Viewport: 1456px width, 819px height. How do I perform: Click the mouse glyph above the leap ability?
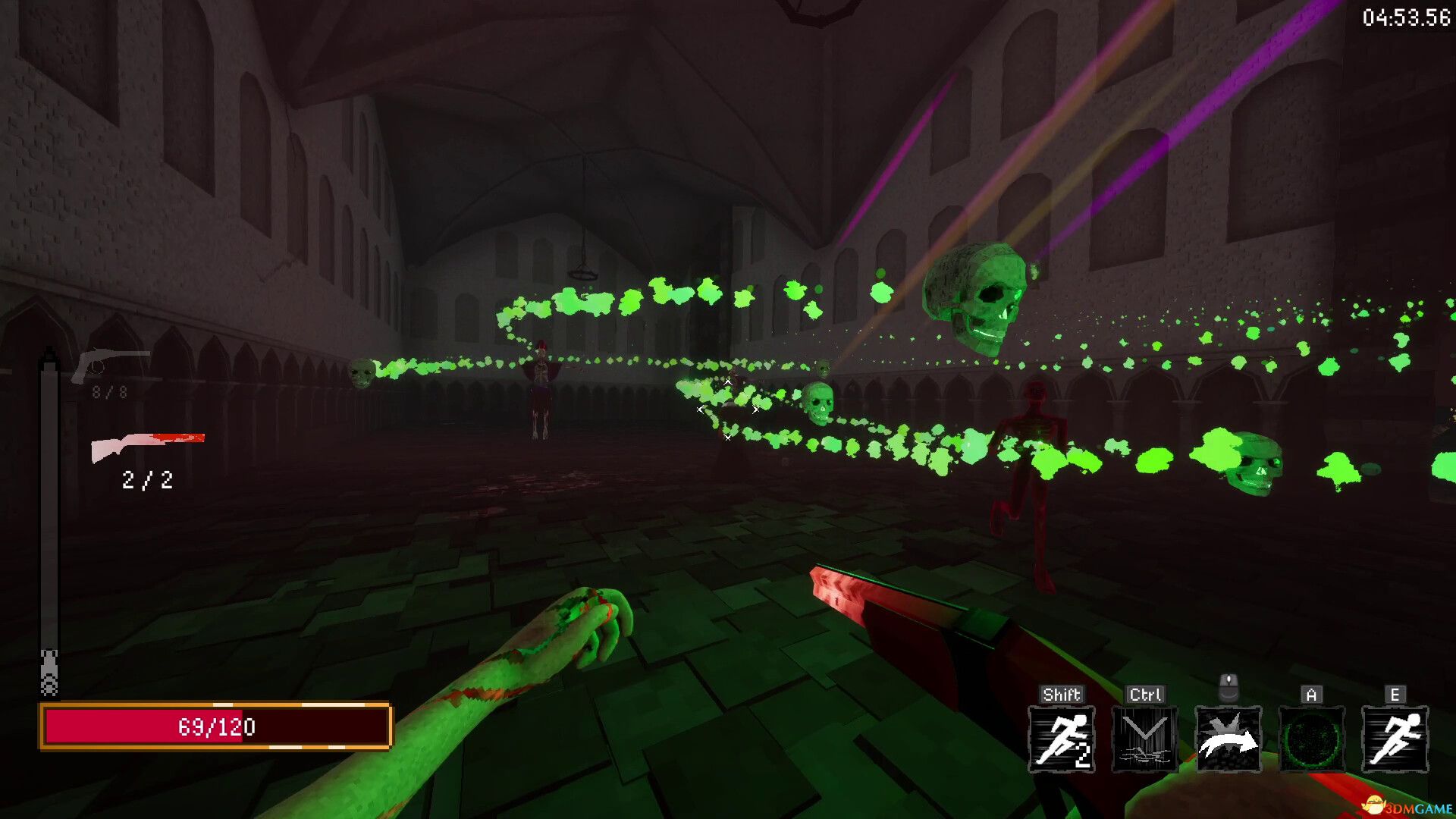(1228, 689)
